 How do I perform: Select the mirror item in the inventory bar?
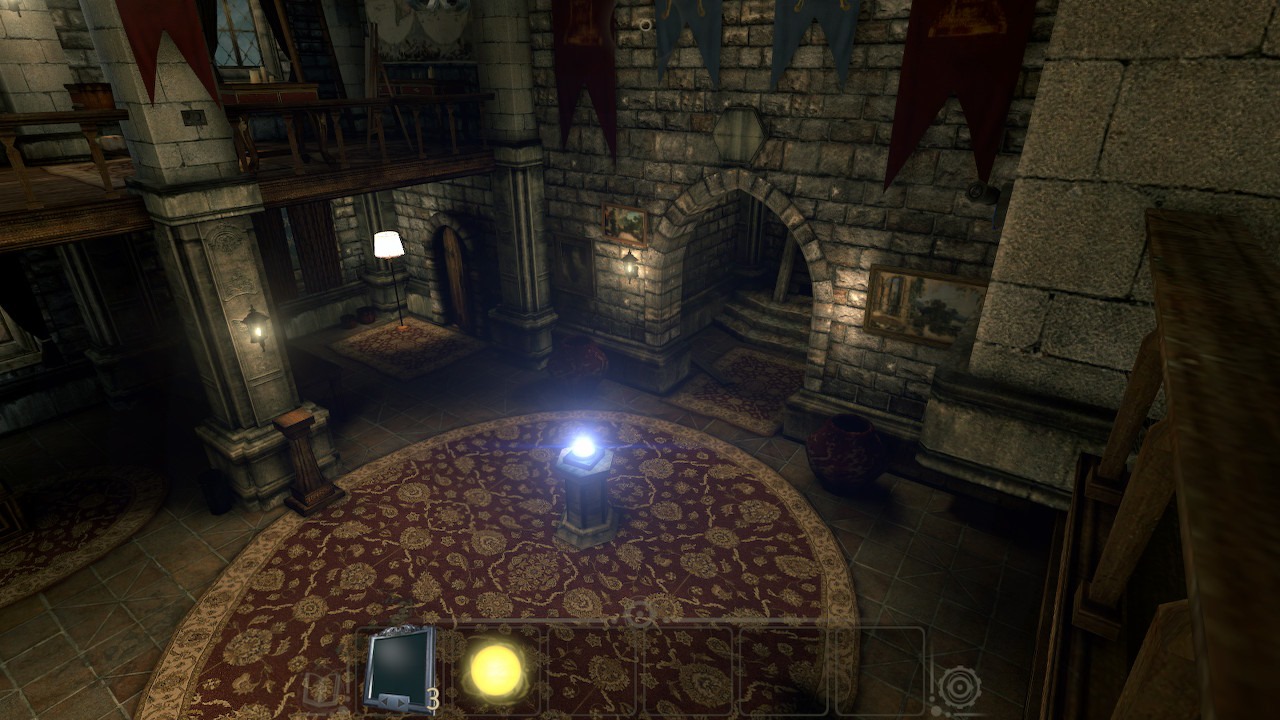(398, 667)
